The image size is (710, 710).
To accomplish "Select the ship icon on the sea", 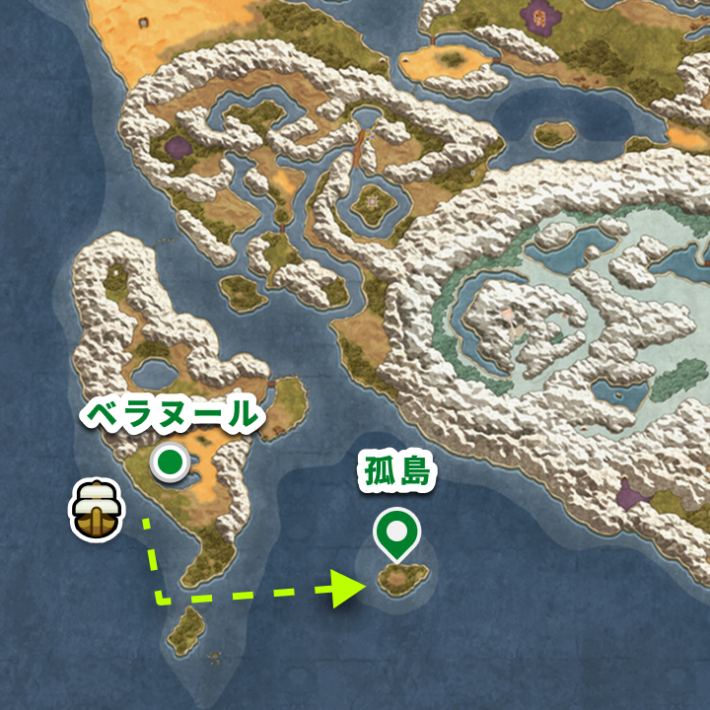I will coord(97,508).
